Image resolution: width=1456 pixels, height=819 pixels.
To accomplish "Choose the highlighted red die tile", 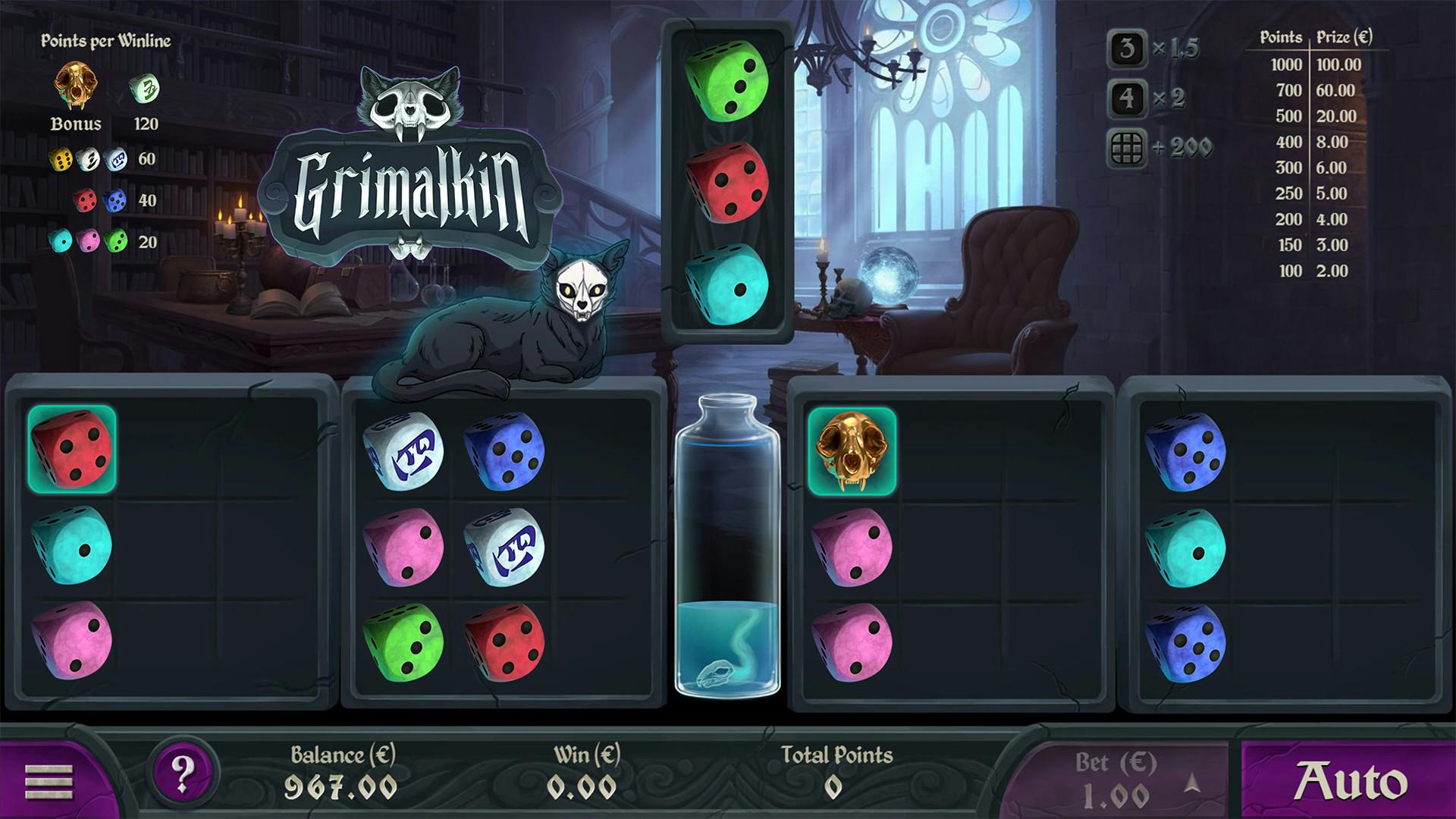I will [x=72, y=449].
